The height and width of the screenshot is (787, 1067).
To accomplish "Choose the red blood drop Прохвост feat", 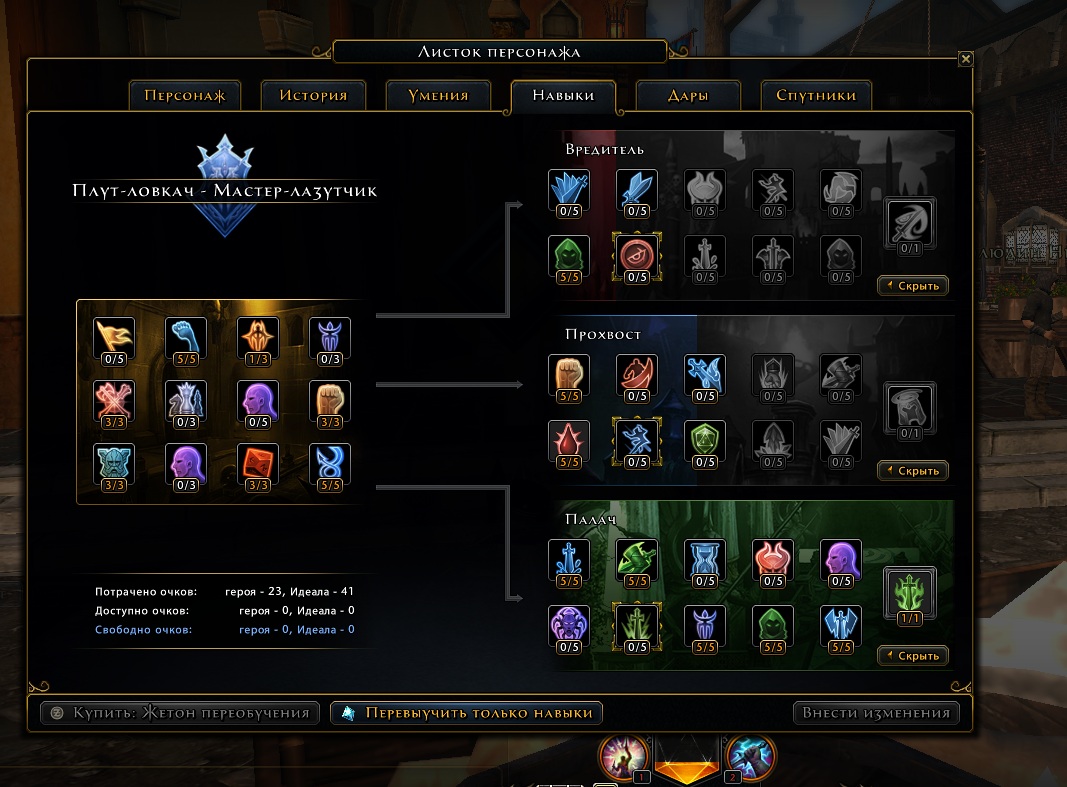I will (569, 441).
